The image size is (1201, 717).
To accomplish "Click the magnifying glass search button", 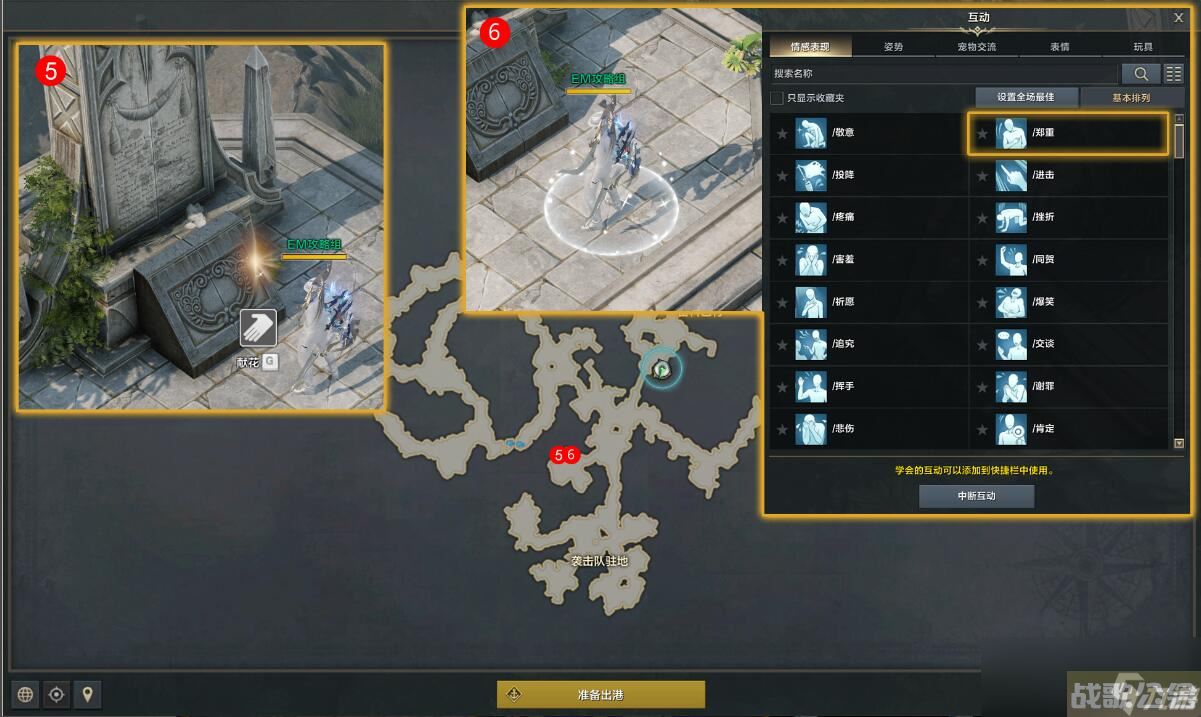I will (x=1140, y=73).
